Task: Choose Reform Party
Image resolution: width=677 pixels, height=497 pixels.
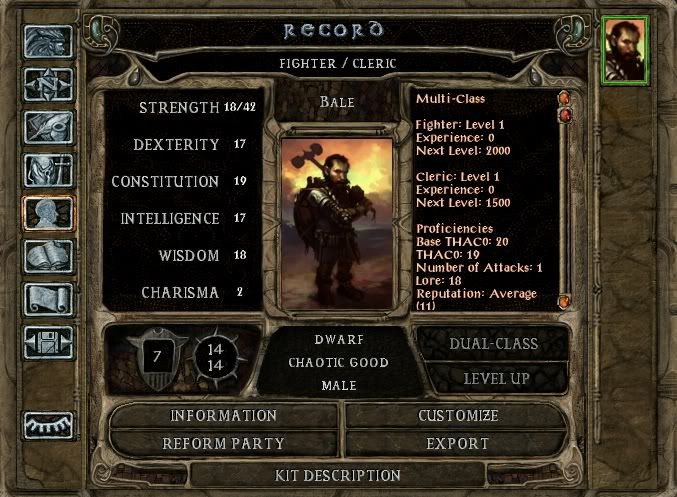Action: point(223,443)
